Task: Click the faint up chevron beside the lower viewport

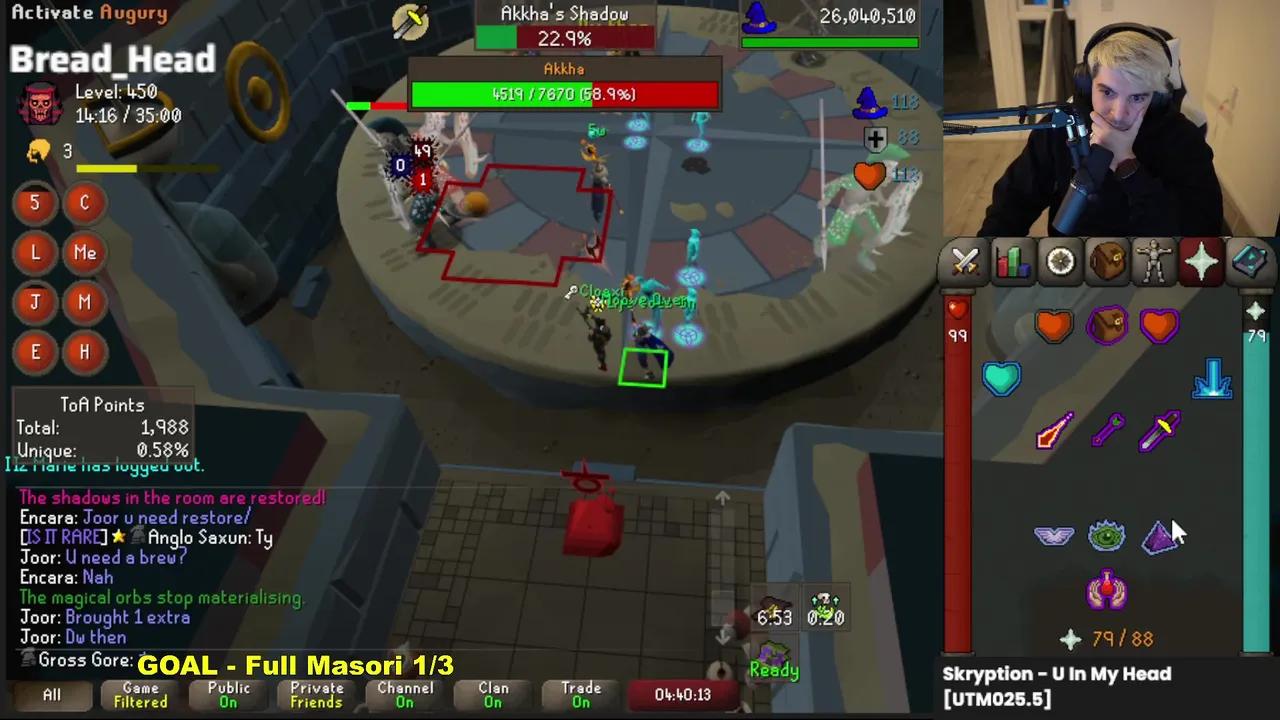Action: pos(722,498)
